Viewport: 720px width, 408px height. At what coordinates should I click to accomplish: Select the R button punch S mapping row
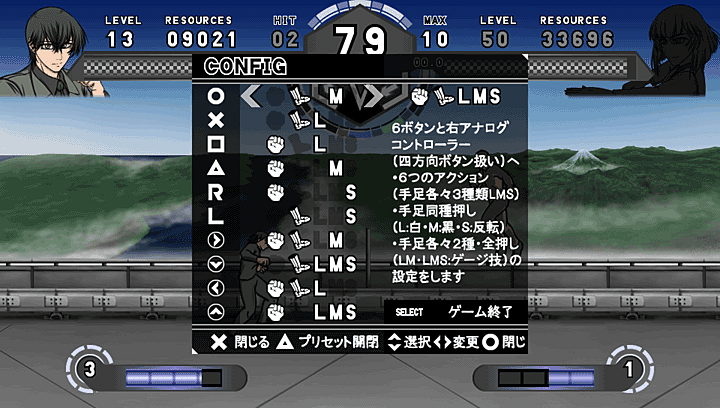300,191
